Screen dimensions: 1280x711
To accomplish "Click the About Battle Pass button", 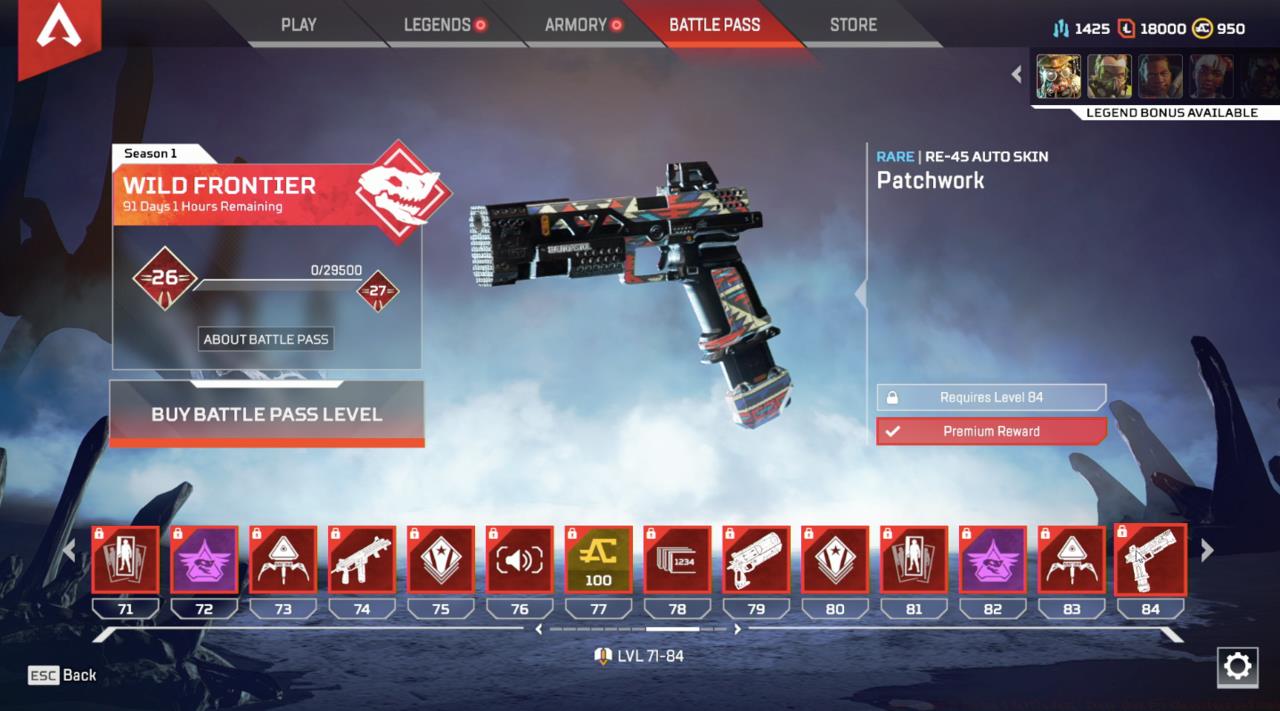I will pyautogui.click(x=266, y=339).
